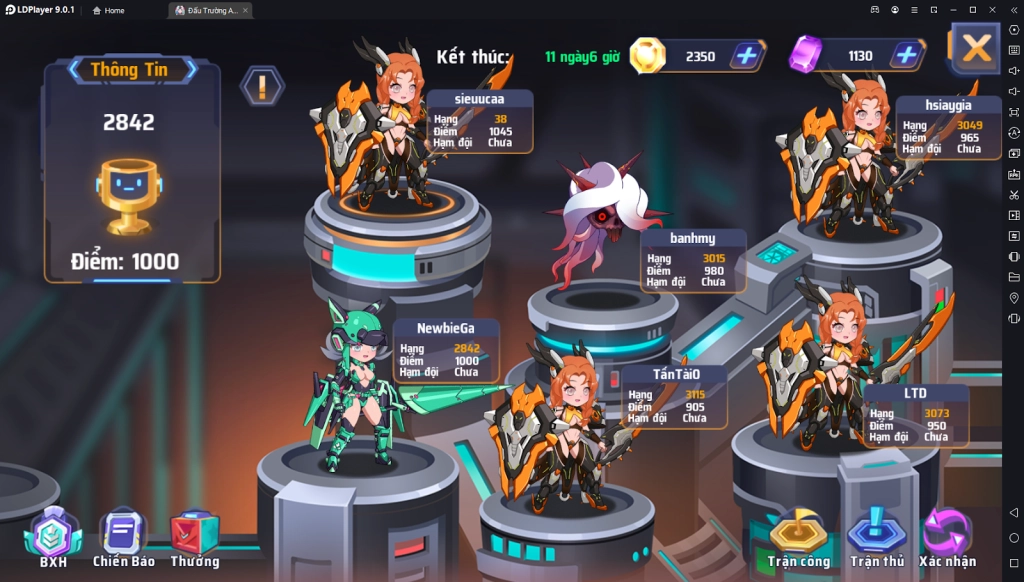
Task: Select opponent TấnTài0's info card
Action: pos(674,396)
